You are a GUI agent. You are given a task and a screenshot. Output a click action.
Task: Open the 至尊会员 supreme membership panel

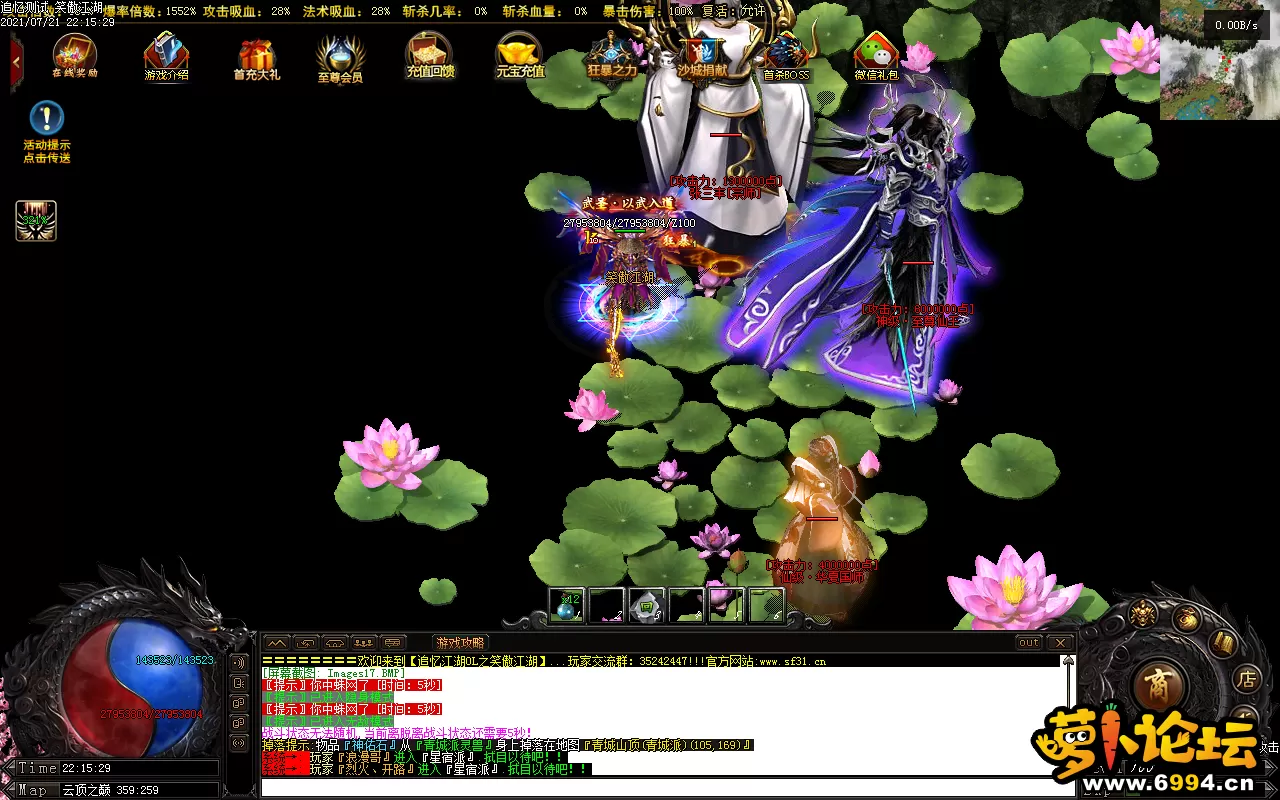pos(340,57)
